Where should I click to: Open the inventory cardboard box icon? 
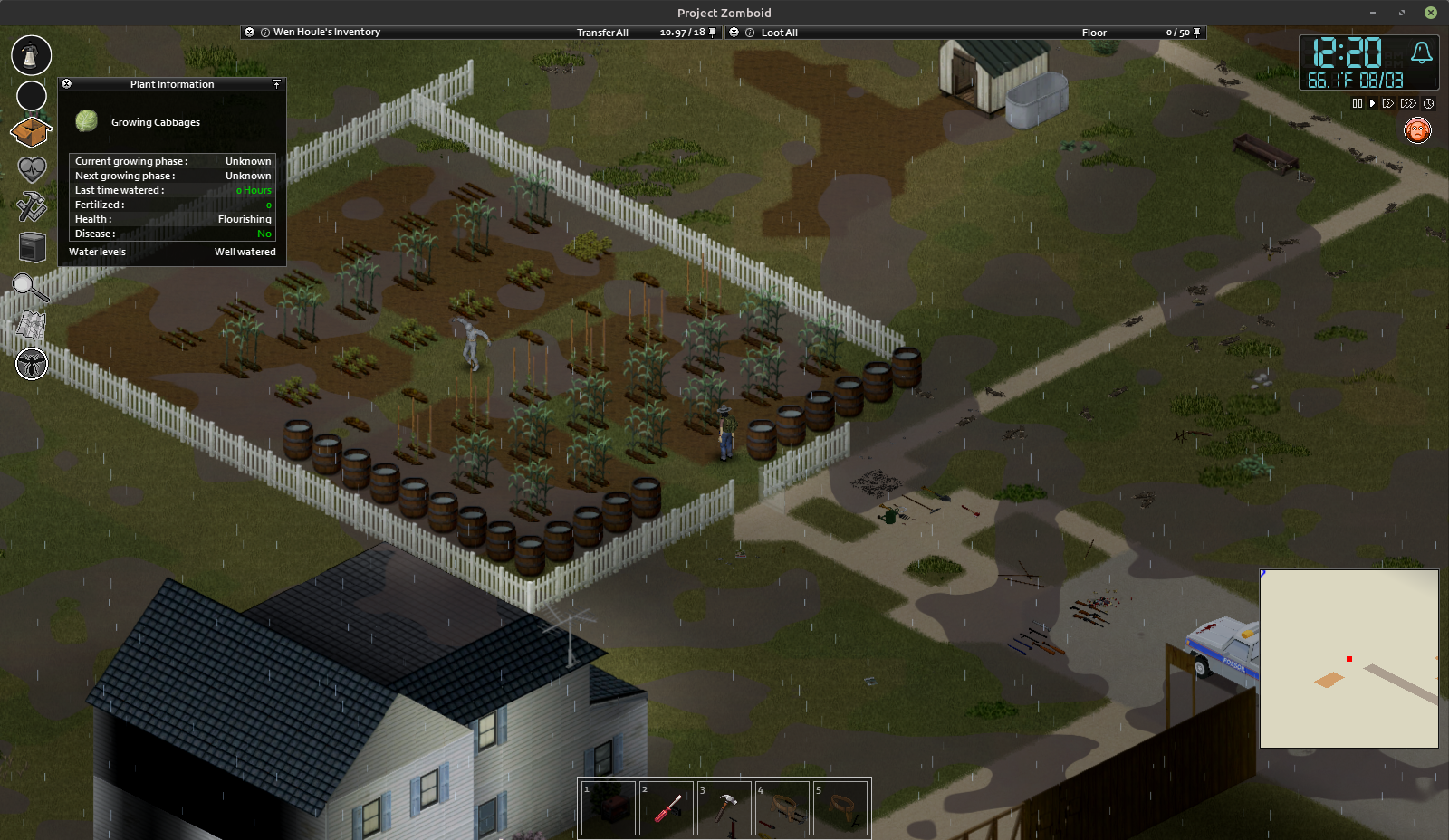point(31,132)
